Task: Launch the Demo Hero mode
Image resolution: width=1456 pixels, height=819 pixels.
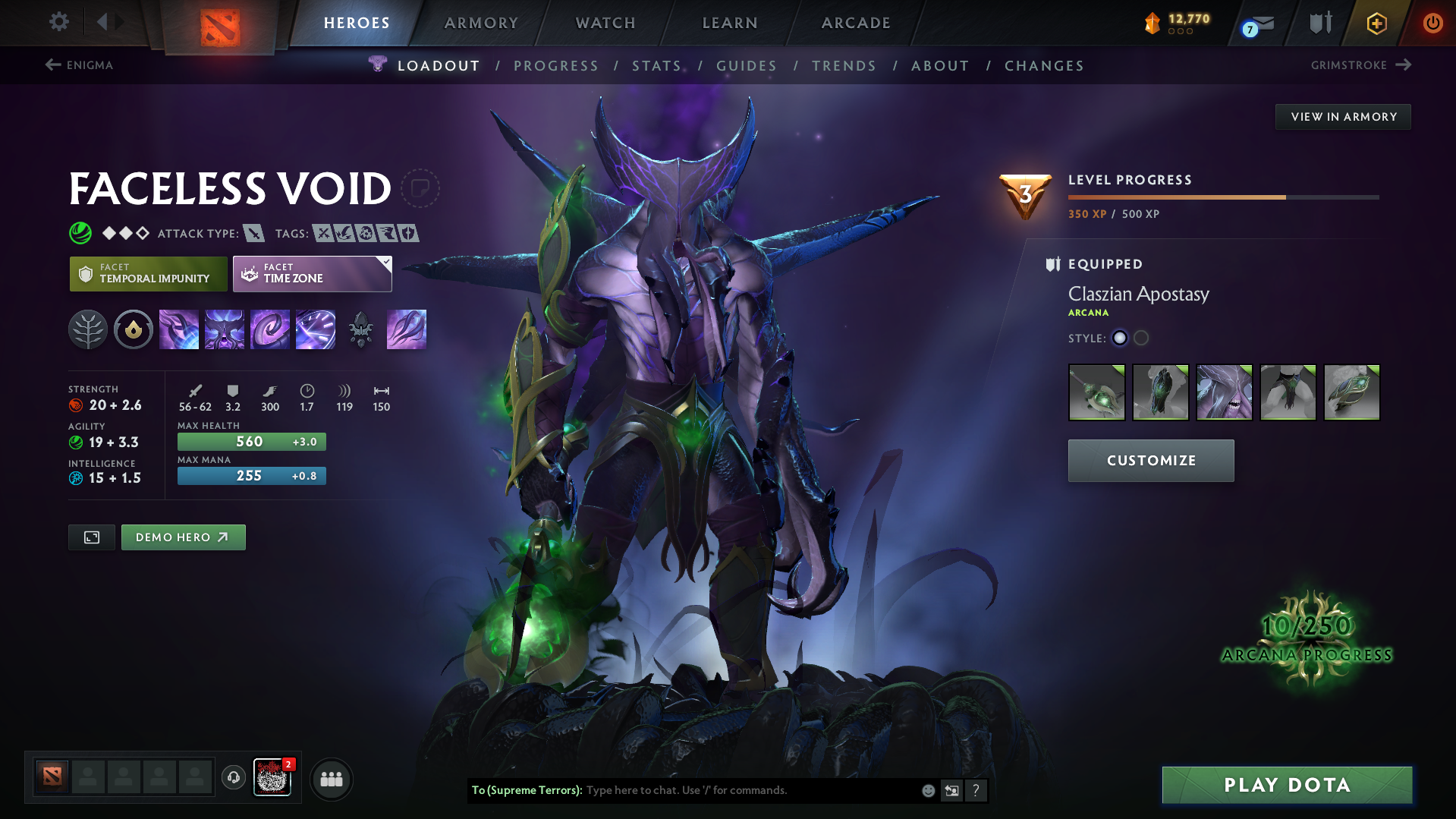Action: click(183, 537)
